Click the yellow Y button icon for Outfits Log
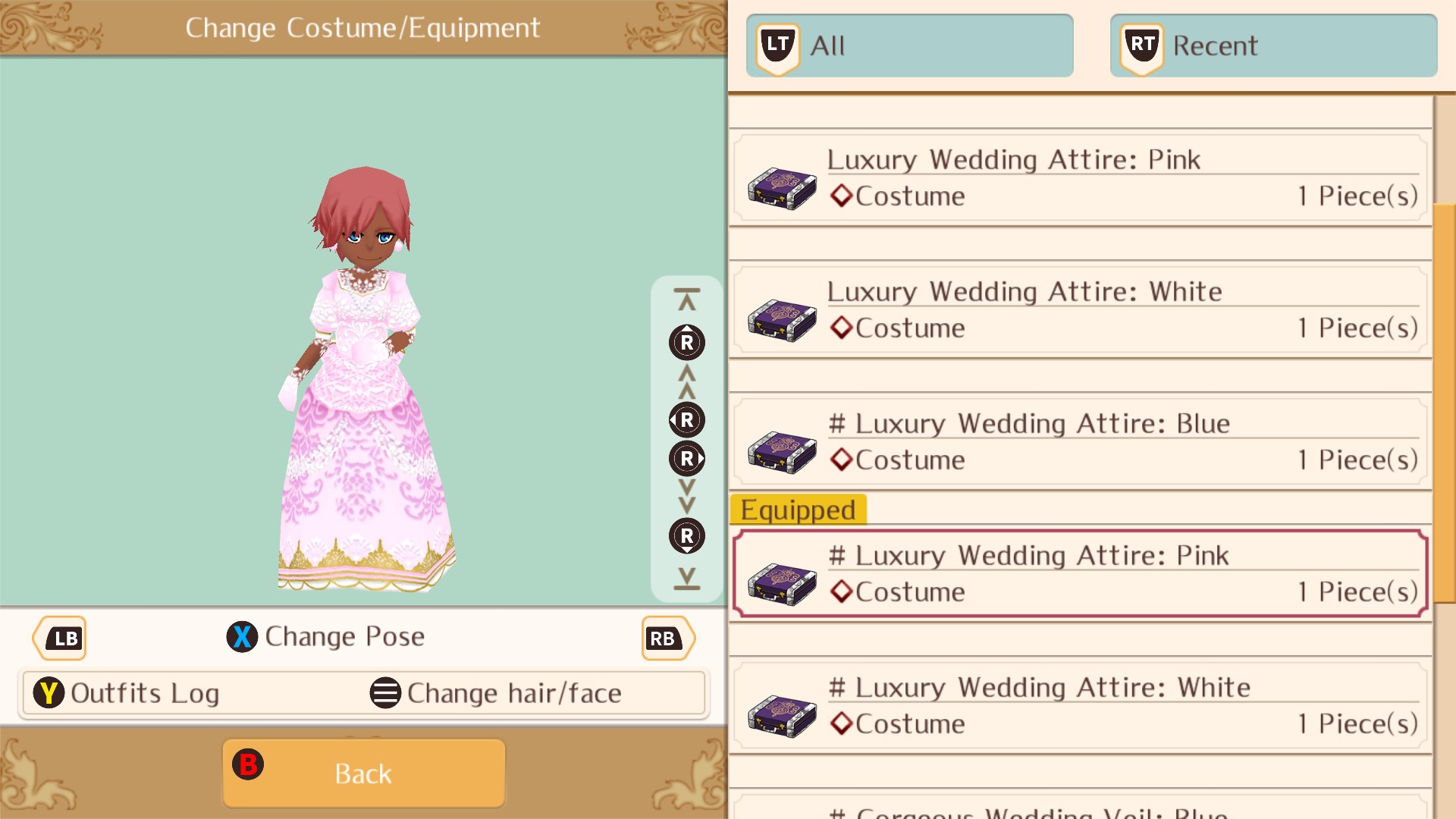 coord(48,692)
